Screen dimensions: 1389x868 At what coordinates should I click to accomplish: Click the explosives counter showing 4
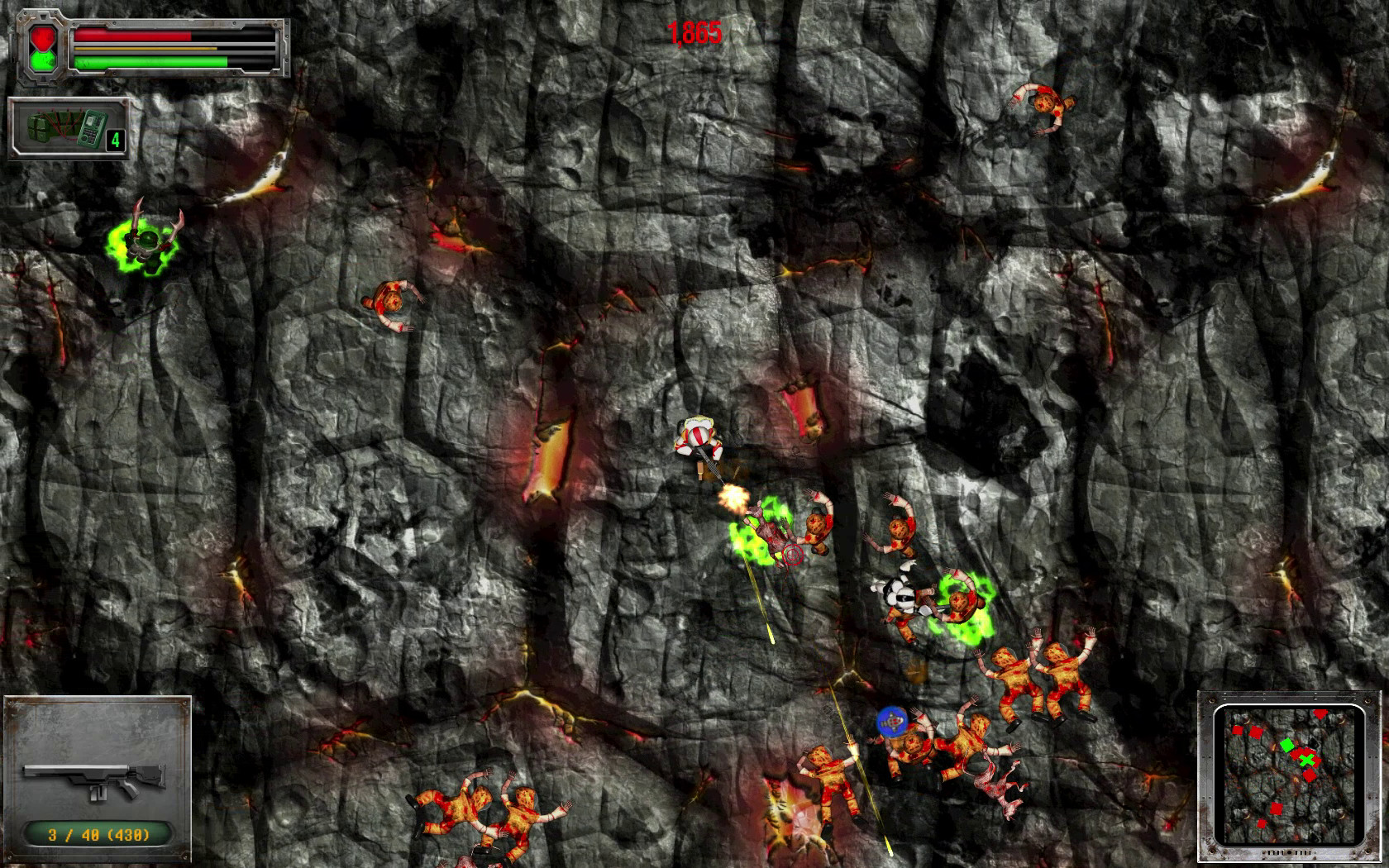coord(115,139)
